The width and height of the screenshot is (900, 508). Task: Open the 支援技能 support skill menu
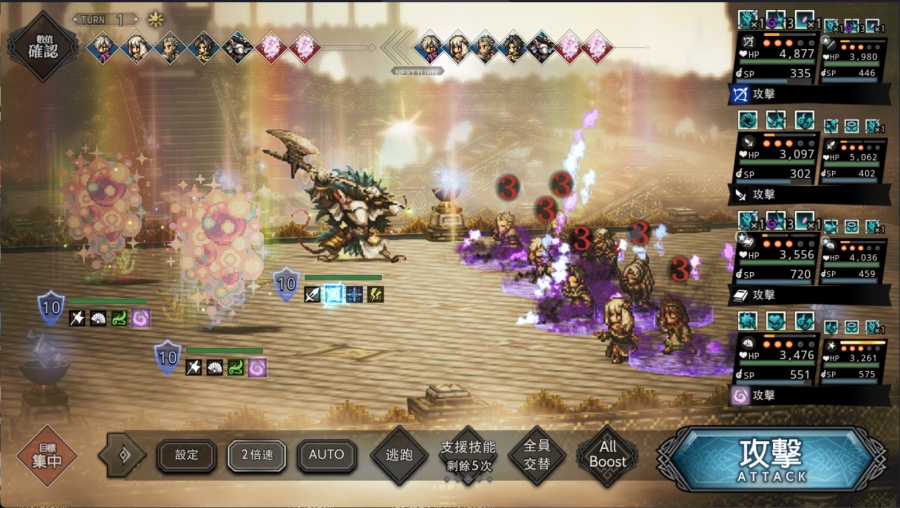click(x=467, y=456)
